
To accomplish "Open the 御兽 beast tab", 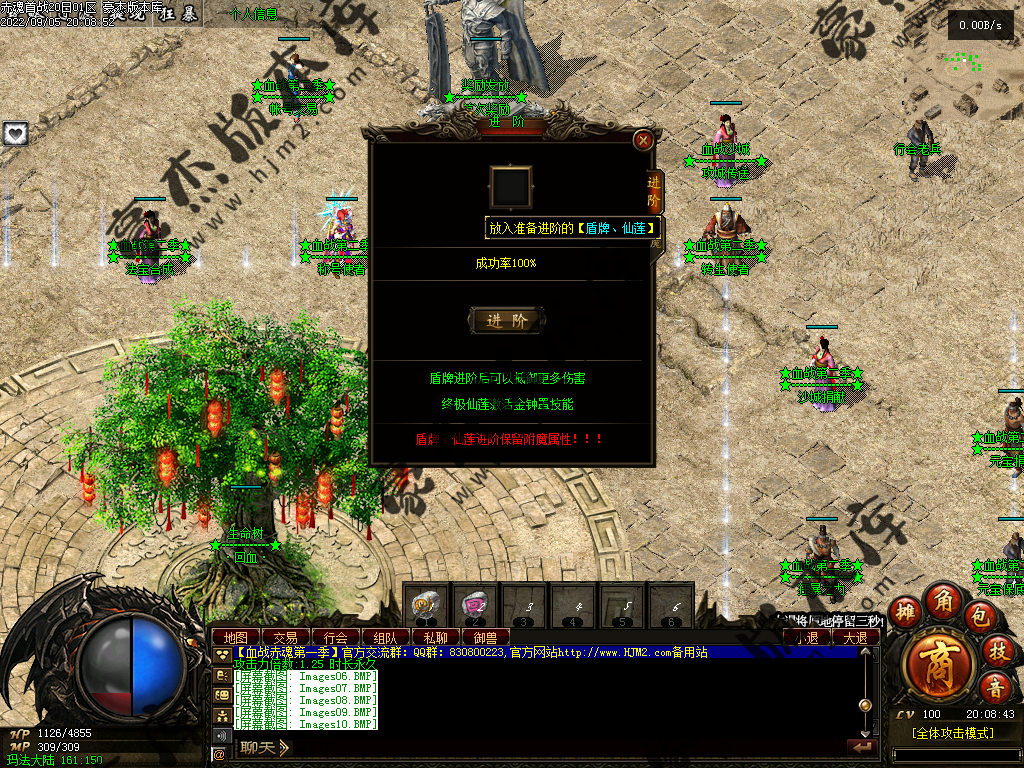I will coord(485,637).
